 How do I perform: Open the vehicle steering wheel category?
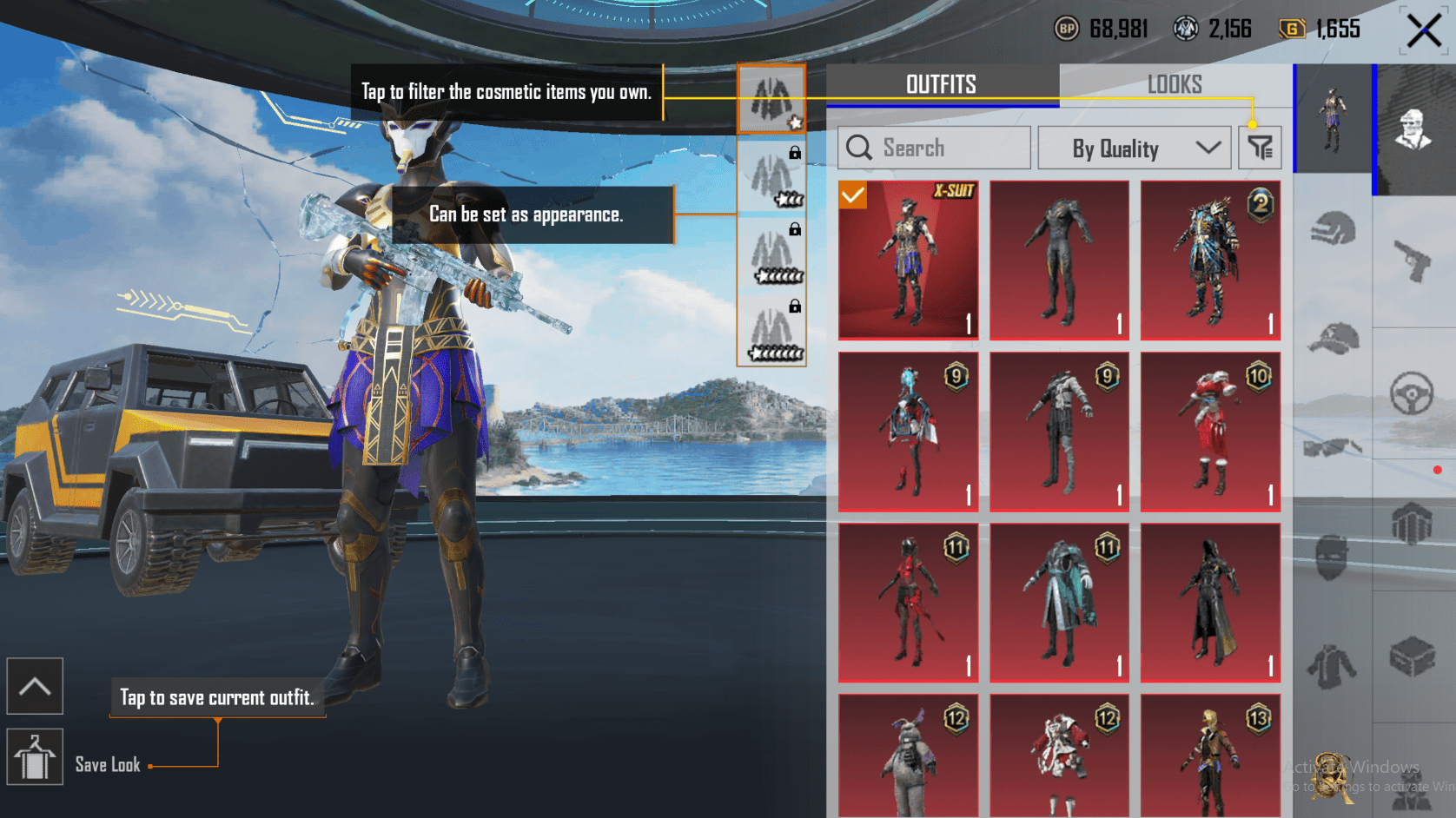tap(1411, 389)
